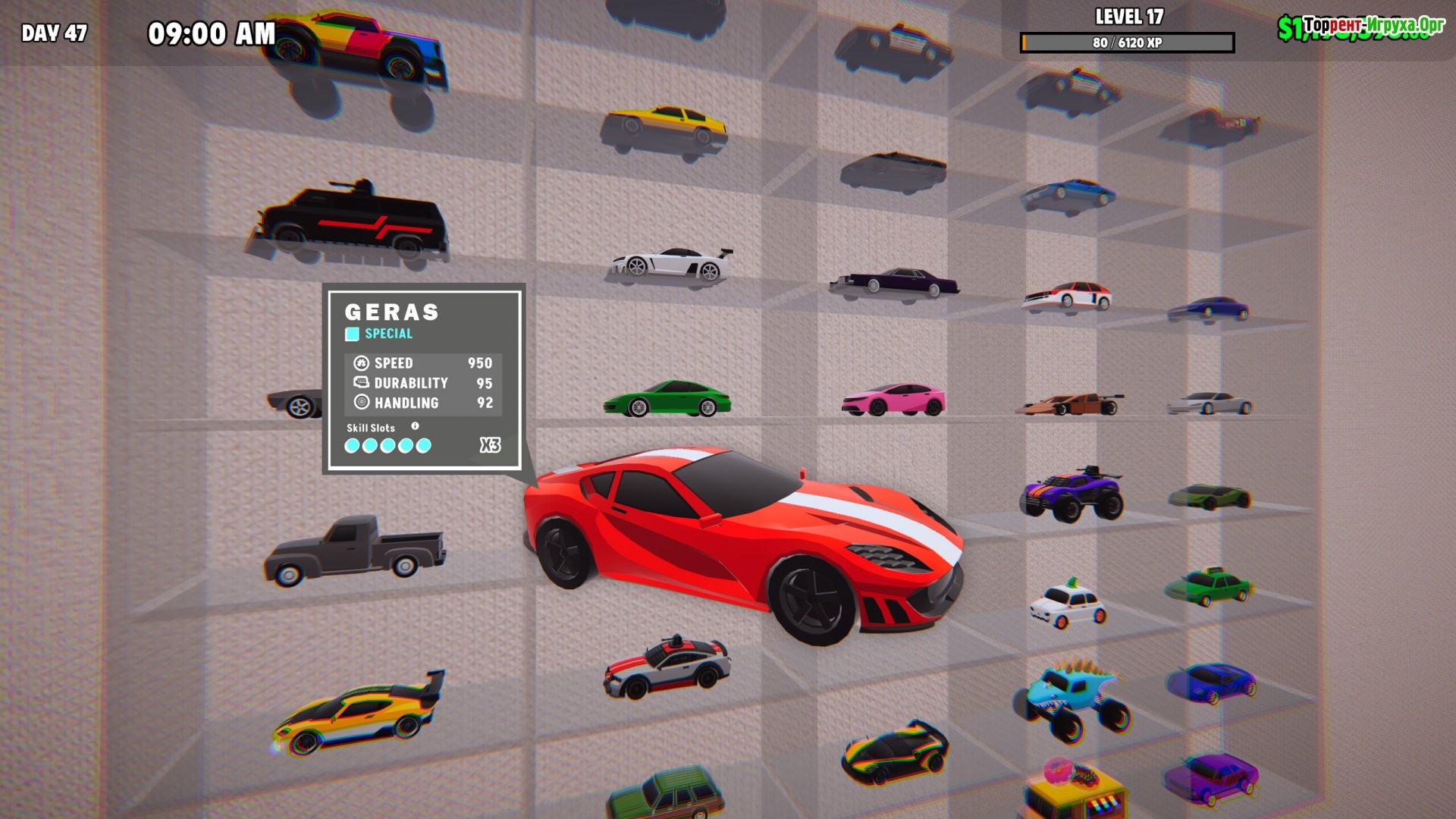
Task: Choose the white race car with spoiler
Action: coord(672,263)
